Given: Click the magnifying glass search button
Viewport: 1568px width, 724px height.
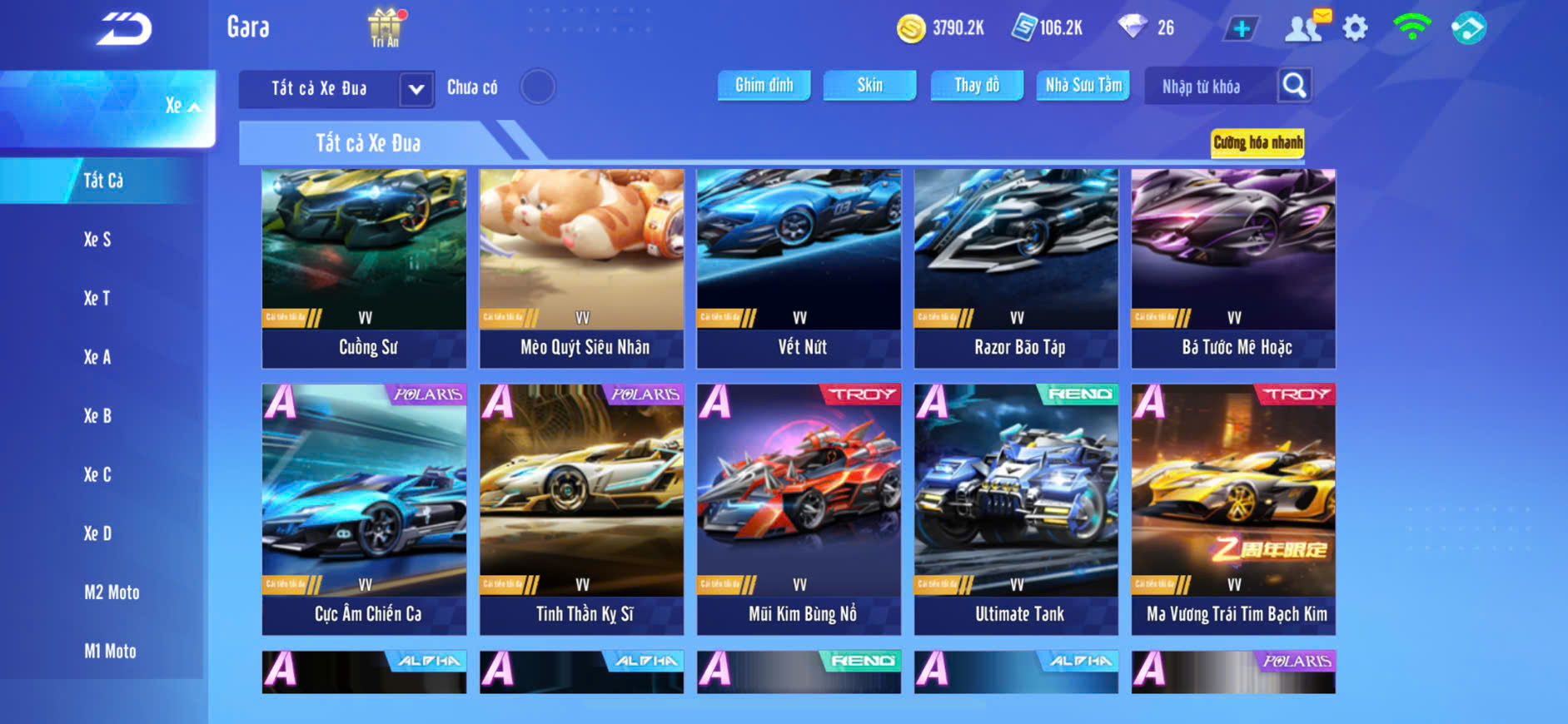Looking at the screenshot, I should [1294, 85].
